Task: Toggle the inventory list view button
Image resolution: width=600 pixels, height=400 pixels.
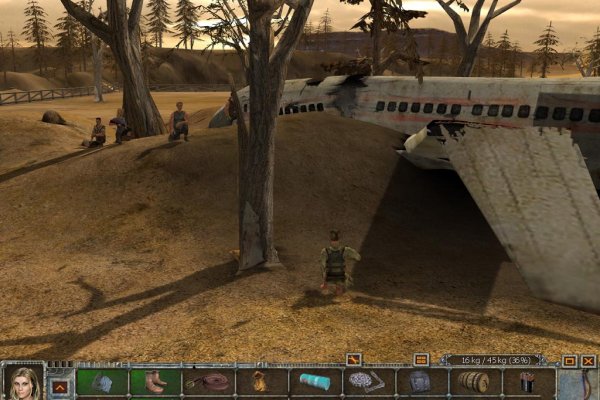Action: pyautogui.click(x=421, y=359)
